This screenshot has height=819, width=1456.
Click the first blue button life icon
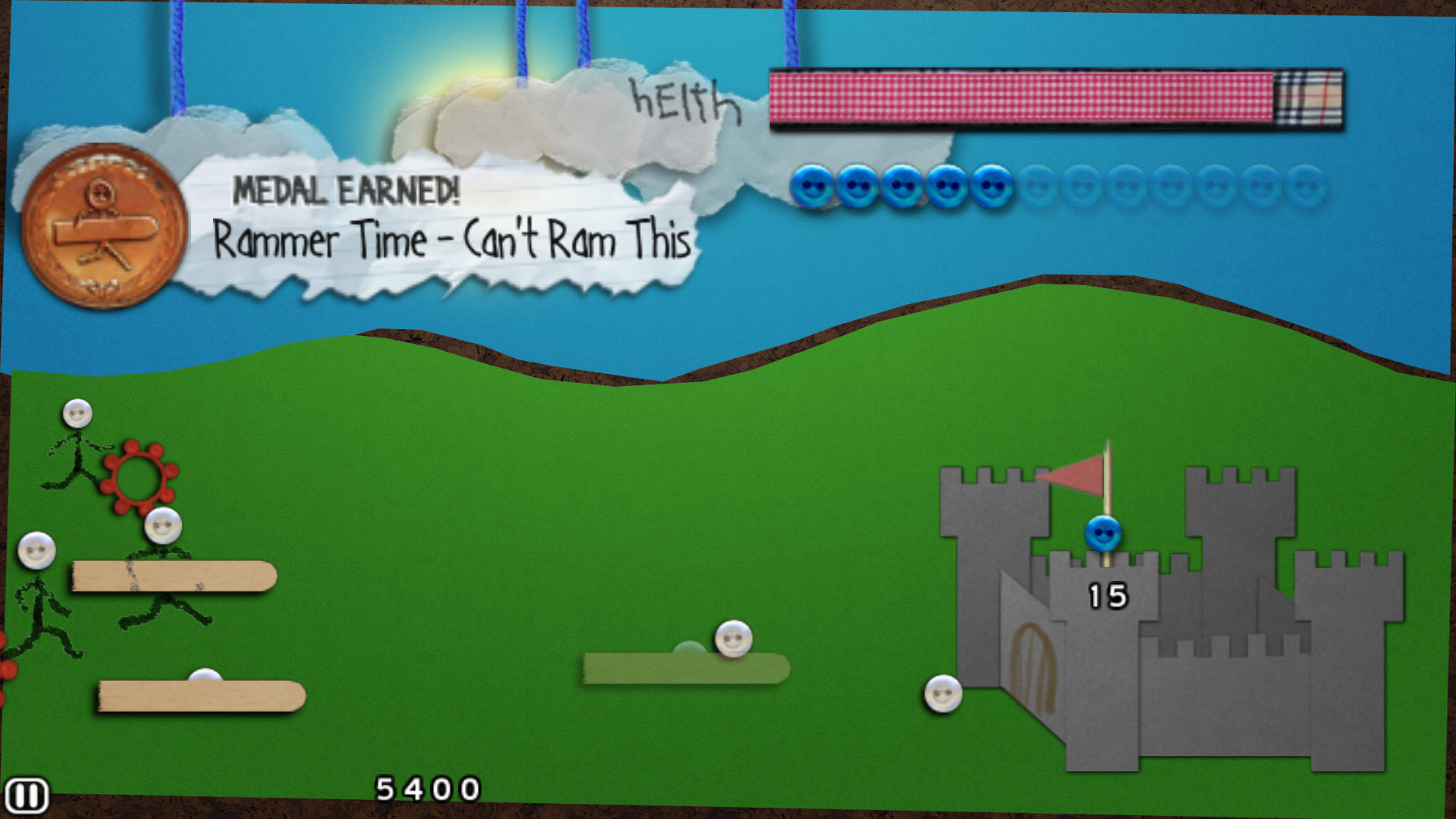pos(813,185)
